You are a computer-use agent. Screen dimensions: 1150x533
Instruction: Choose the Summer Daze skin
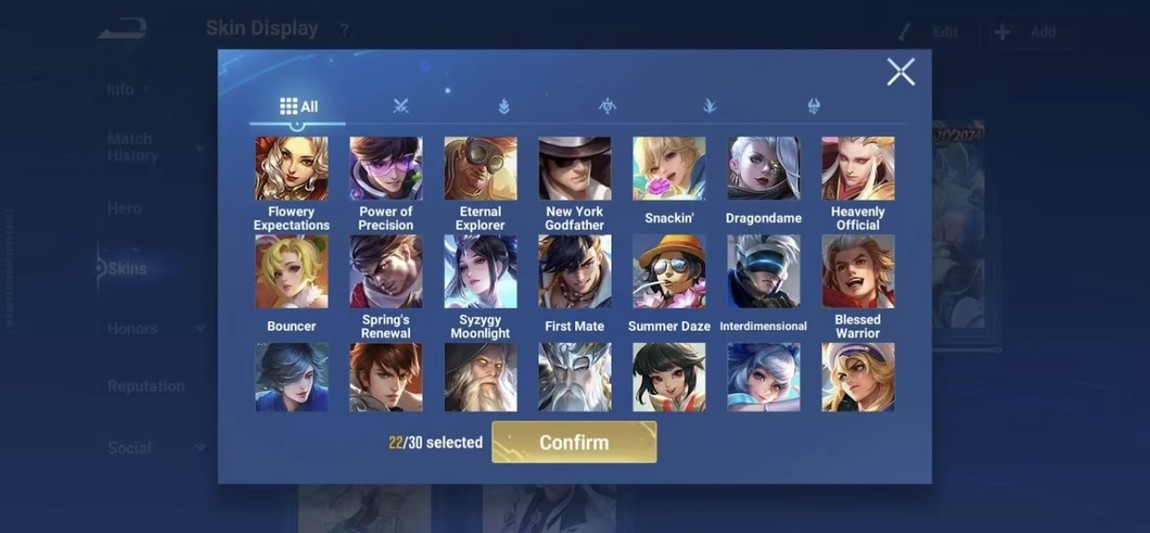click(669, 271)
